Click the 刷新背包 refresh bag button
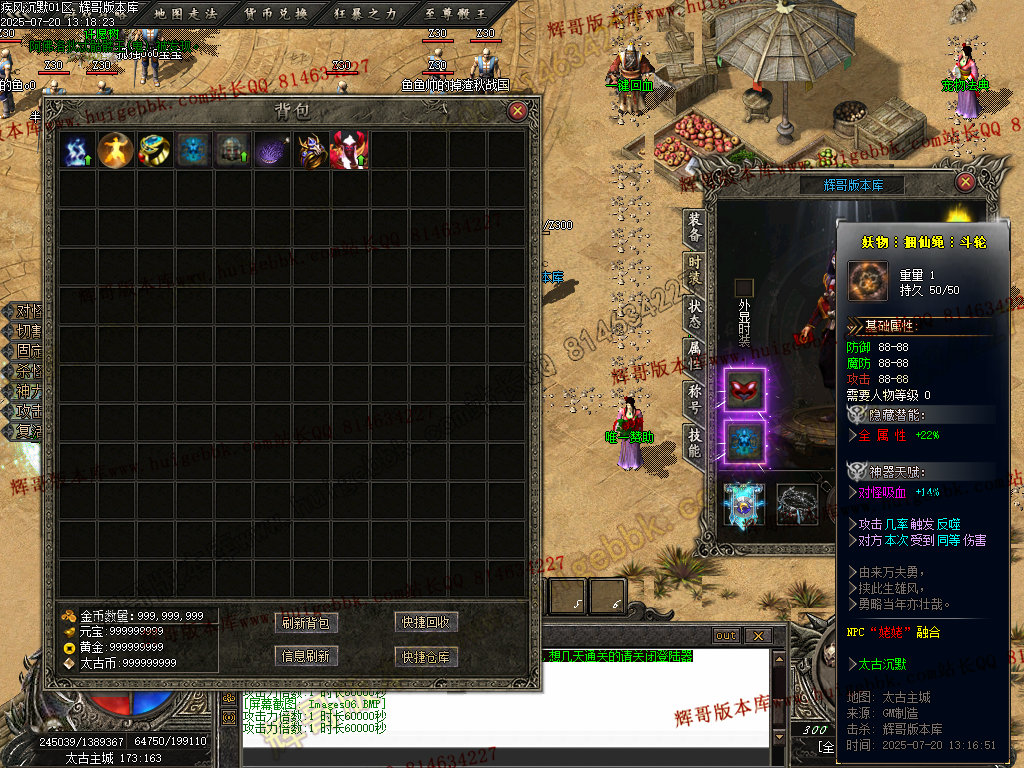Image resolution: width=1024 pixels, height=768 pixels. tap(306, 623)
